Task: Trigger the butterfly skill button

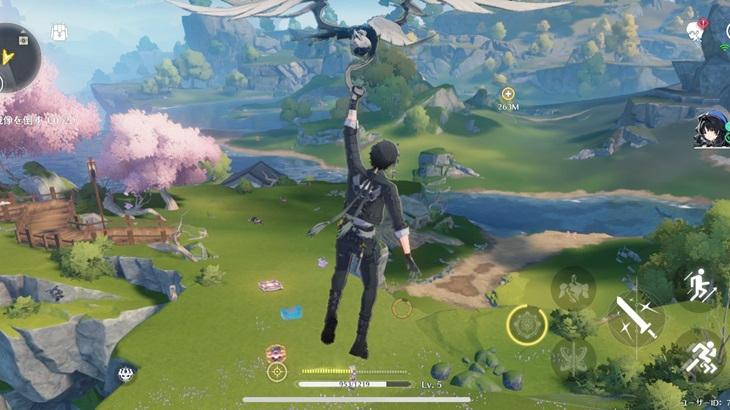Action: pos(573,359)
